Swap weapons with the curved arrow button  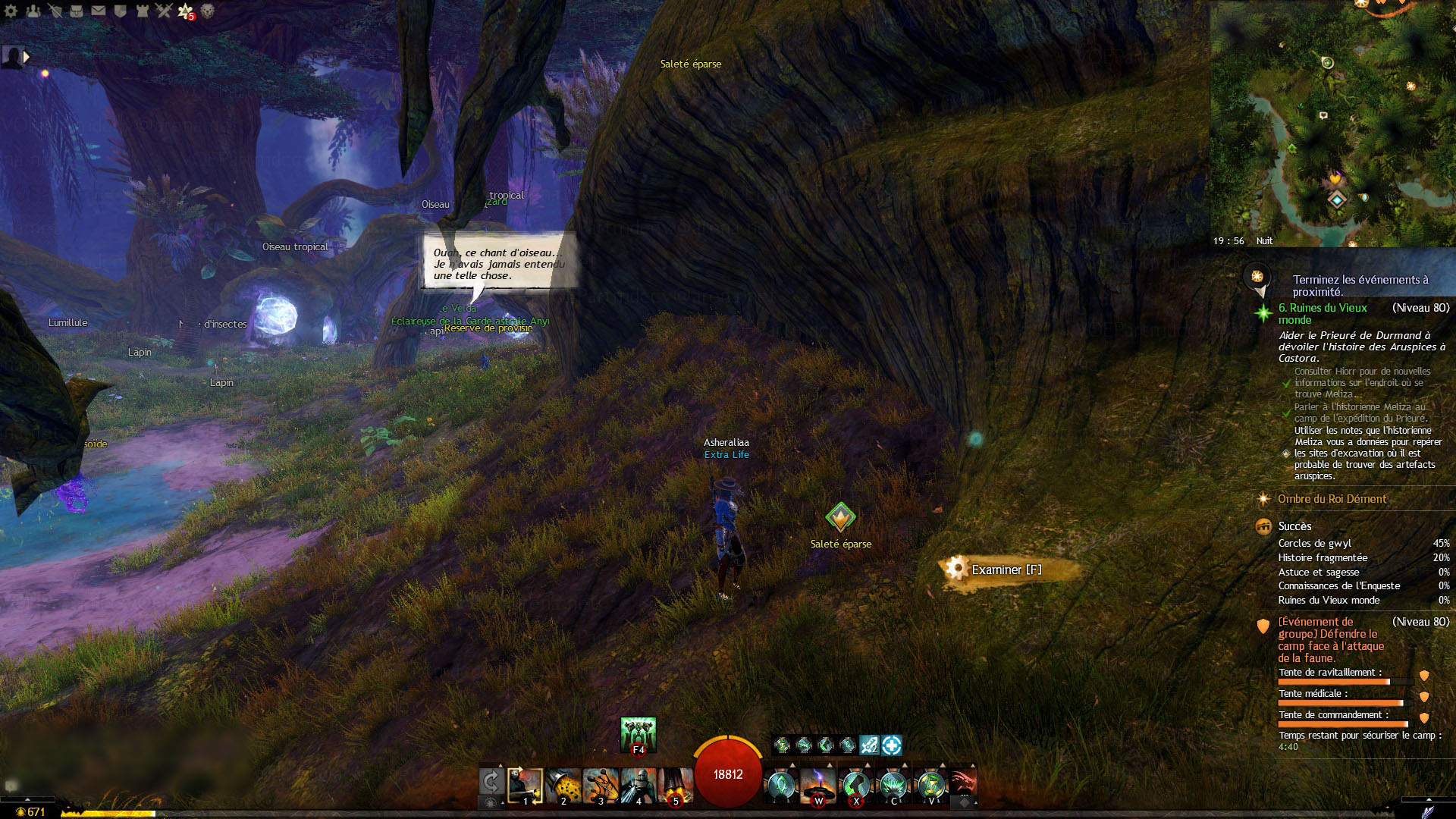[491, 782]
